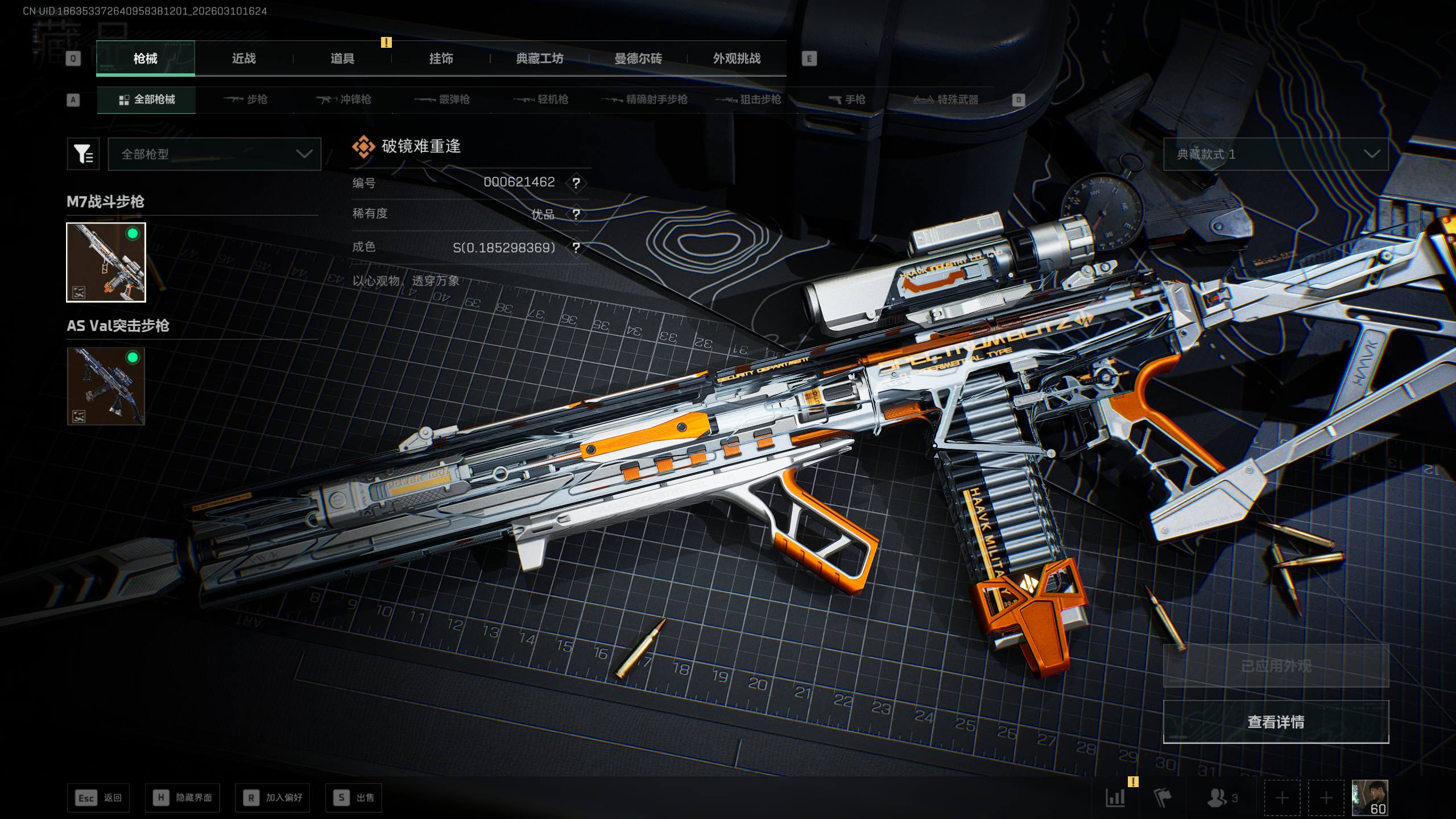Image resolution: width=1456 pixels, height=819 pixels.
Task: Expand the 典藏款式 1 style dropdown
Action: (x=1276, y=154)
